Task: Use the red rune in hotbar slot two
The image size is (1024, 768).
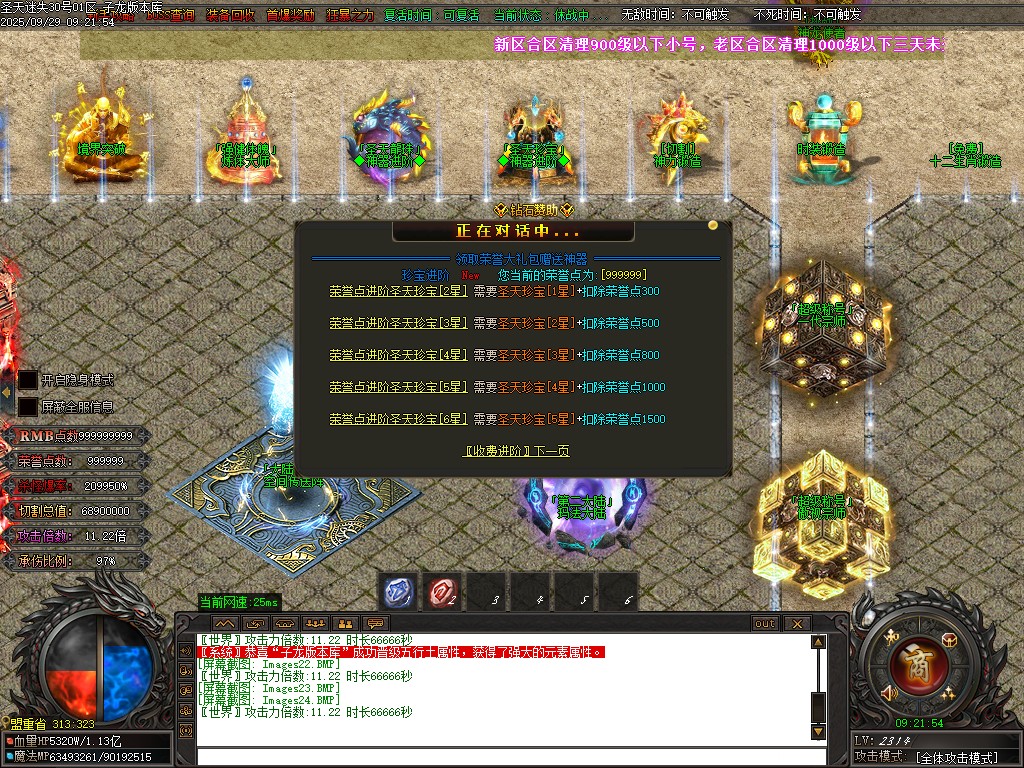Action: click(442, 592)
